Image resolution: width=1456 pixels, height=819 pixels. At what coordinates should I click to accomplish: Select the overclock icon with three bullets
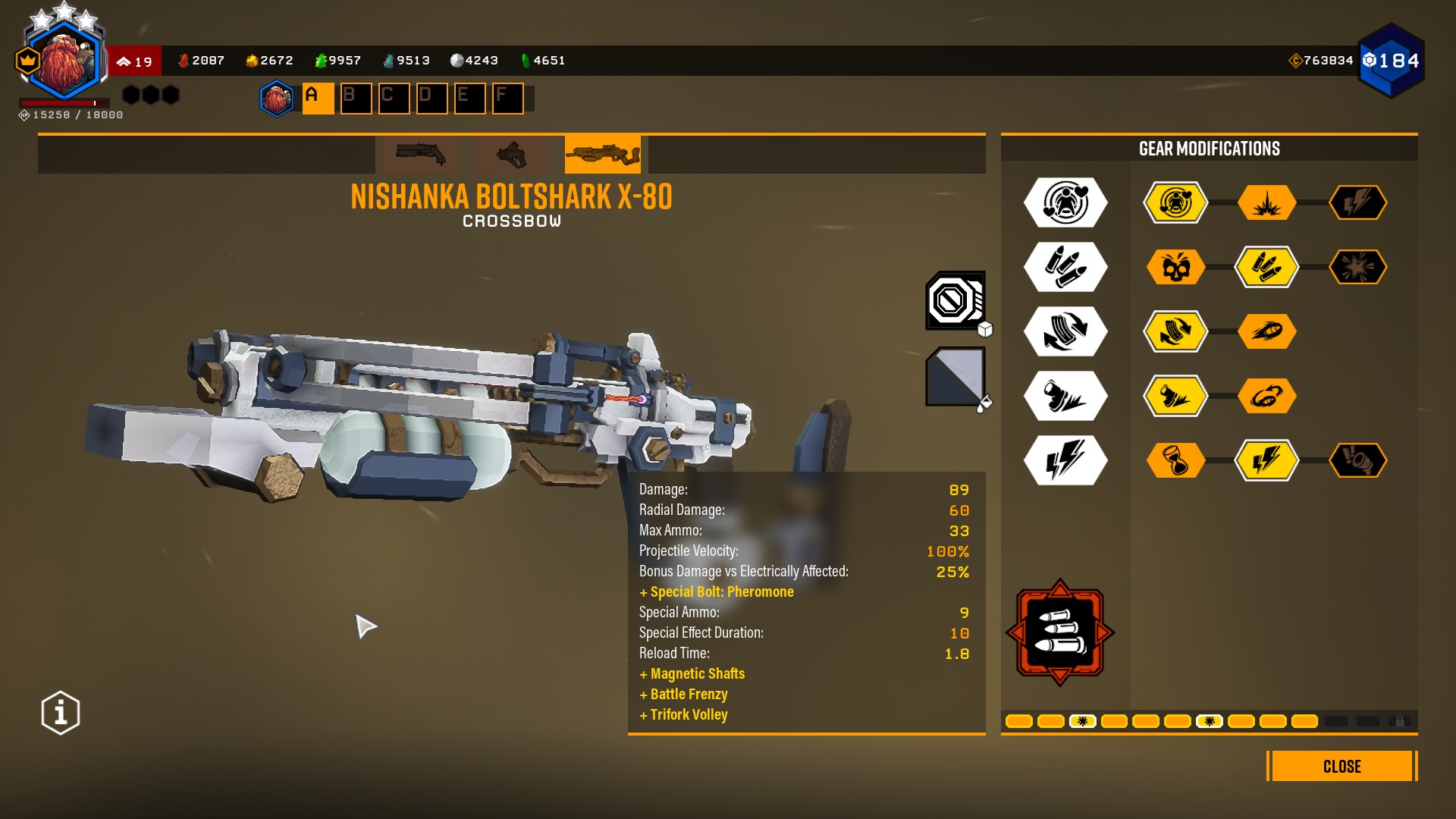1059,632
